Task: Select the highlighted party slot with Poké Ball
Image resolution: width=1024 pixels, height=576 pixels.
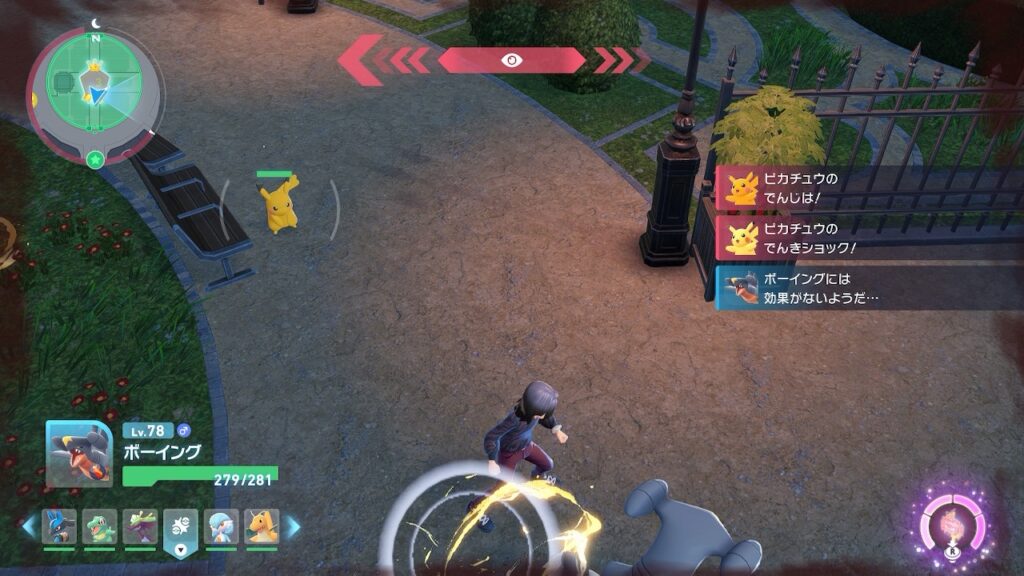Action: pos(181,527)
